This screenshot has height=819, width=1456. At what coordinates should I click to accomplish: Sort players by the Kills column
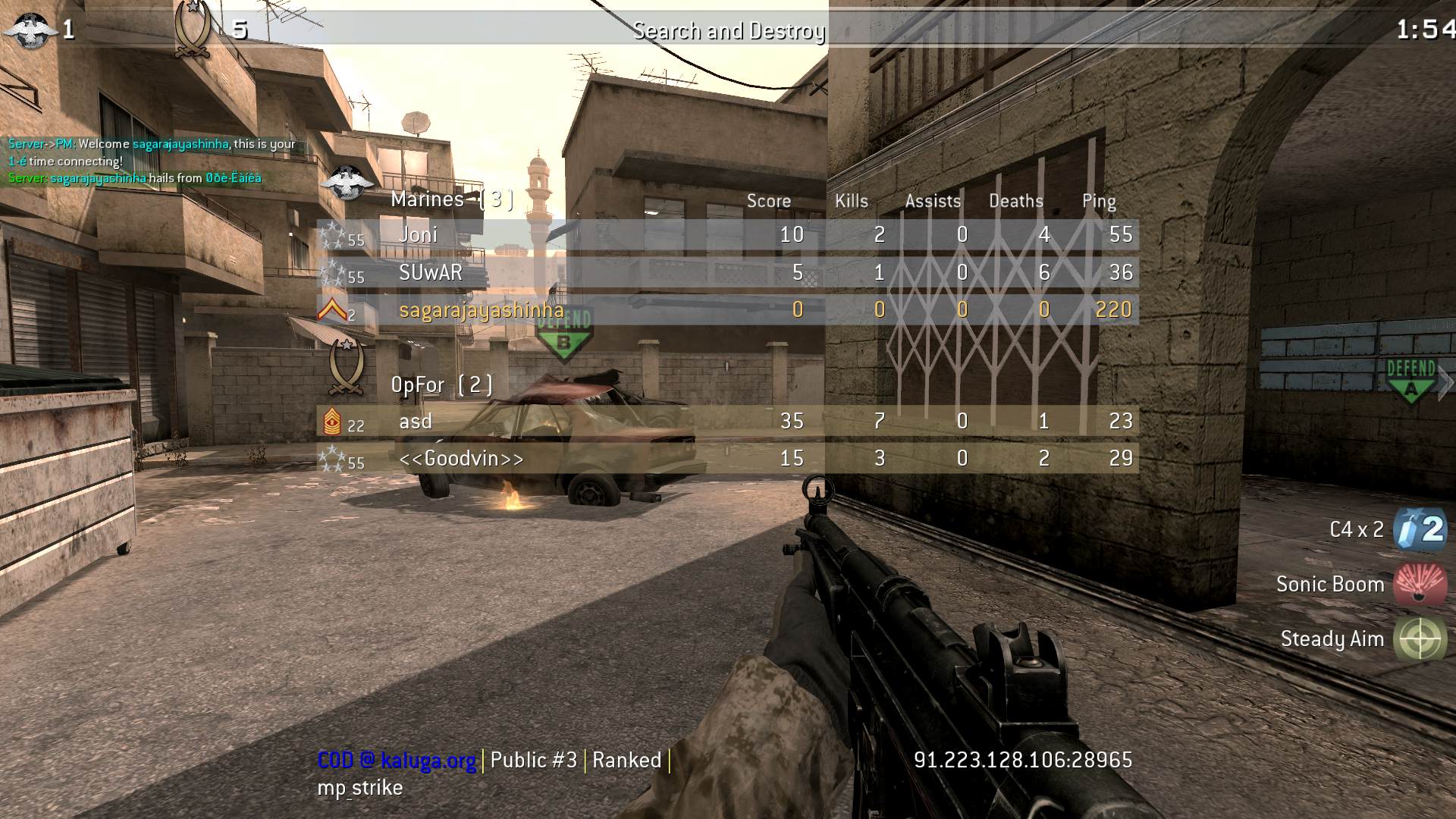pyautogui.click(x=850, y=200)
